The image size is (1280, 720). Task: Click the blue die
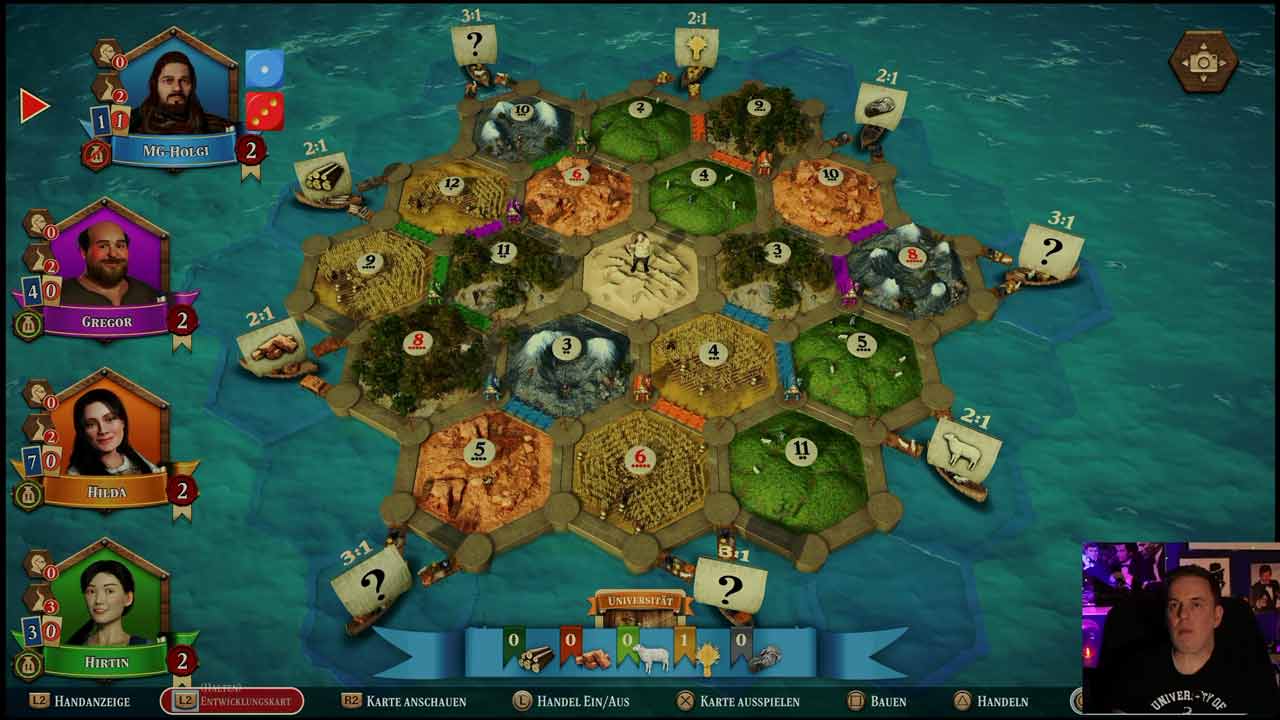[x=264, y=68]
